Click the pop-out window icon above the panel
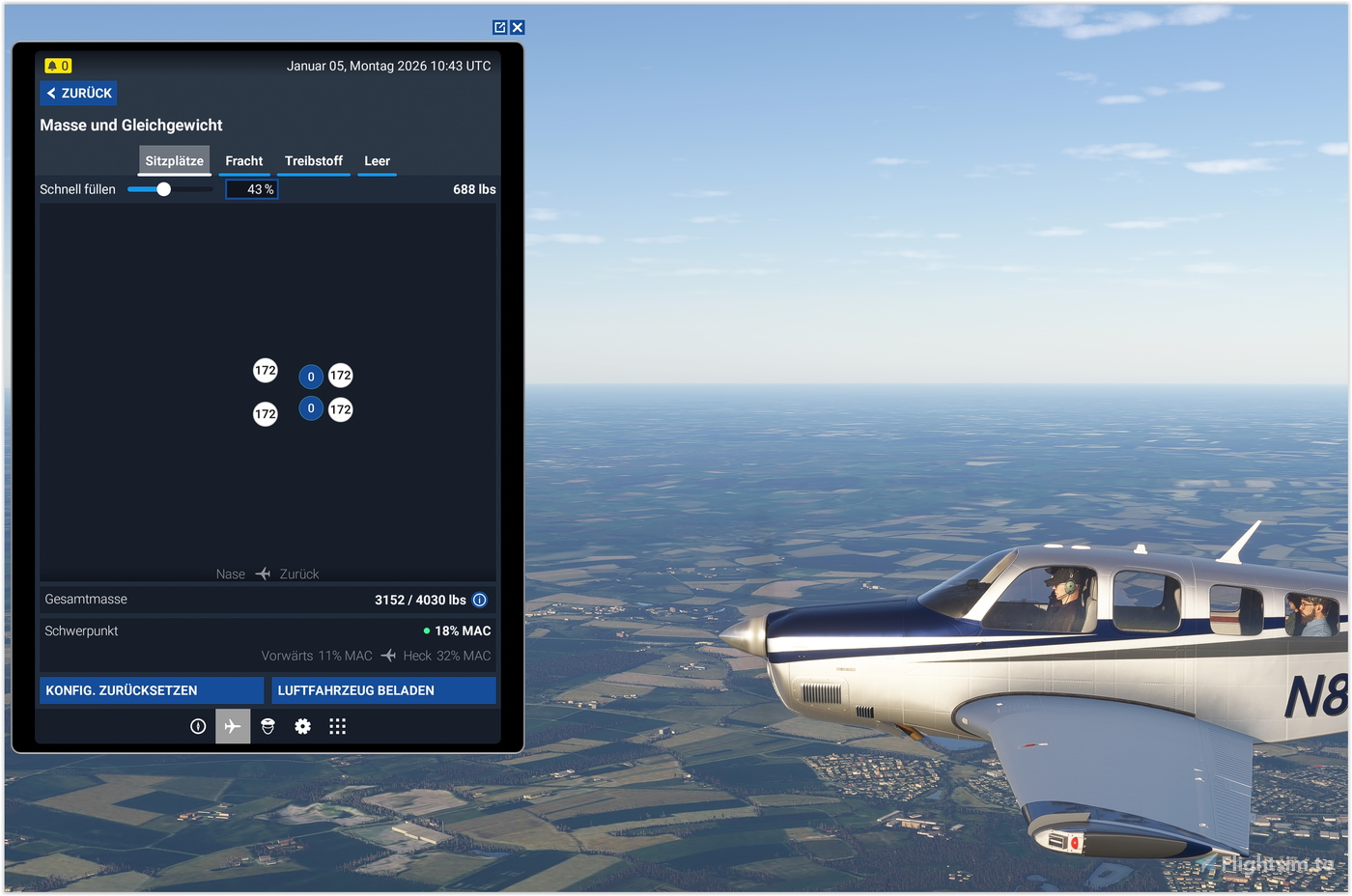The width and height of the screenshot is (1352, 896). (x=498, y=27)
